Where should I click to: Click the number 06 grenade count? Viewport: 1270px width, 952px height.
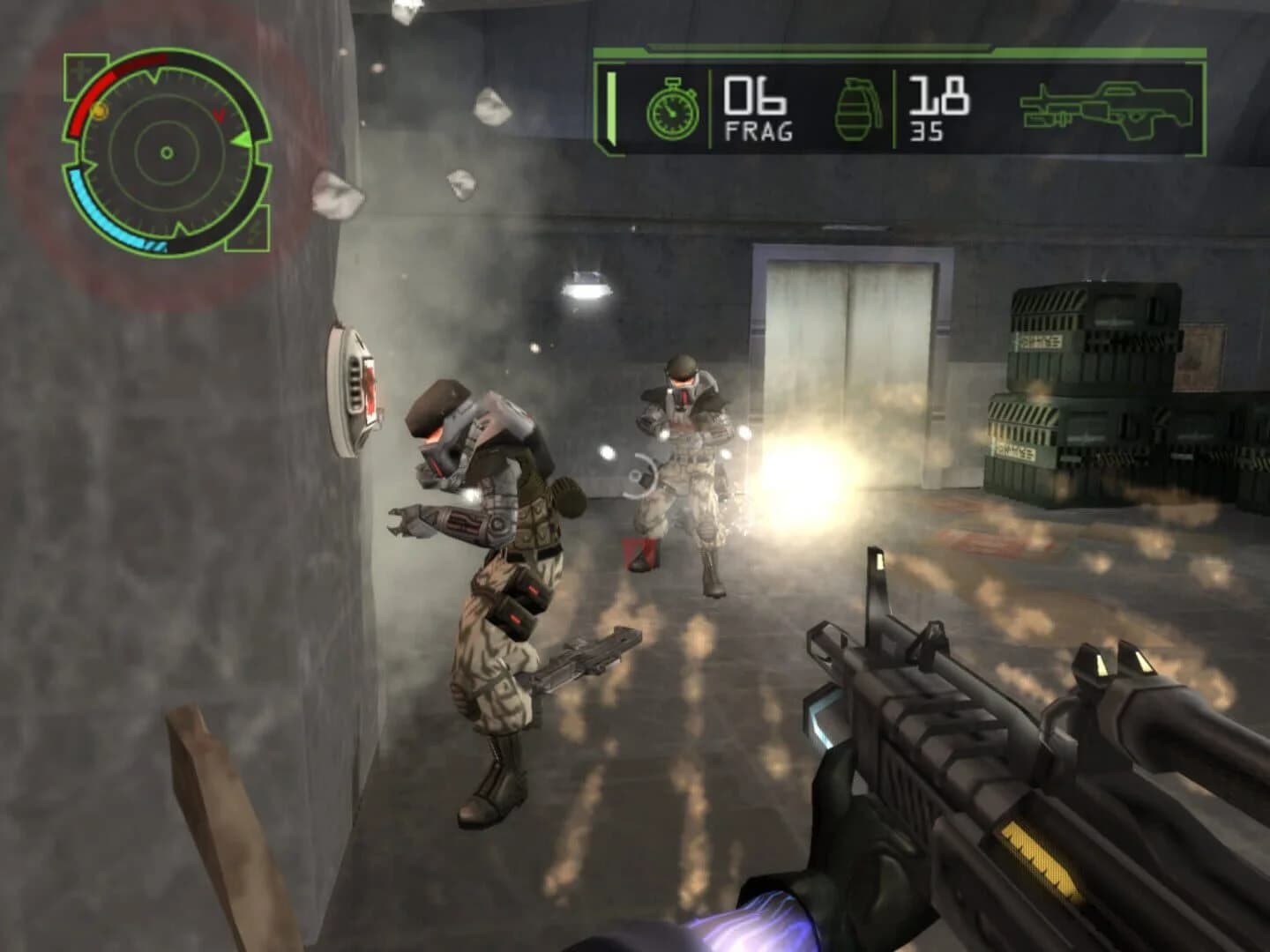point(756,95)
